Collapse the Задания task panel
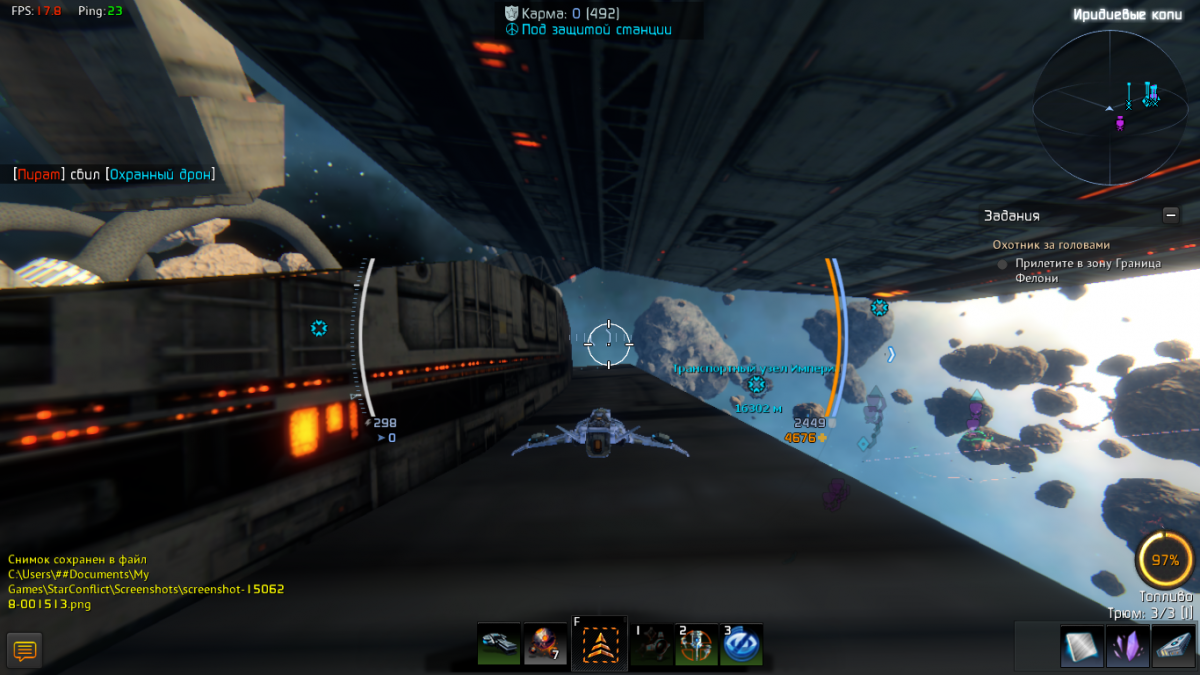Screen dimensions: 1200x675 point(1170,214)
